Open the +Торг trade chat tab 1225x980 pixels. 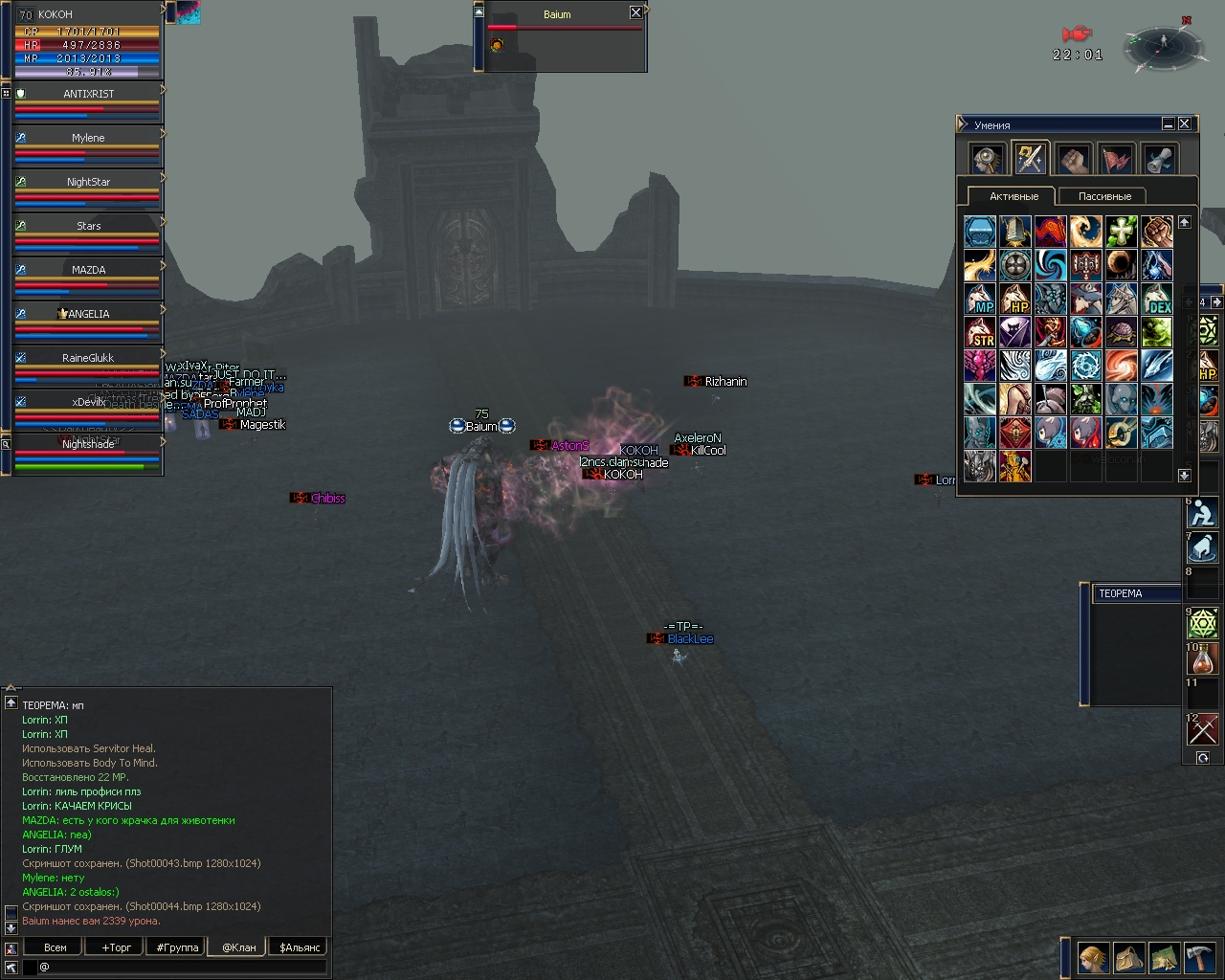(x=116, y=947)
